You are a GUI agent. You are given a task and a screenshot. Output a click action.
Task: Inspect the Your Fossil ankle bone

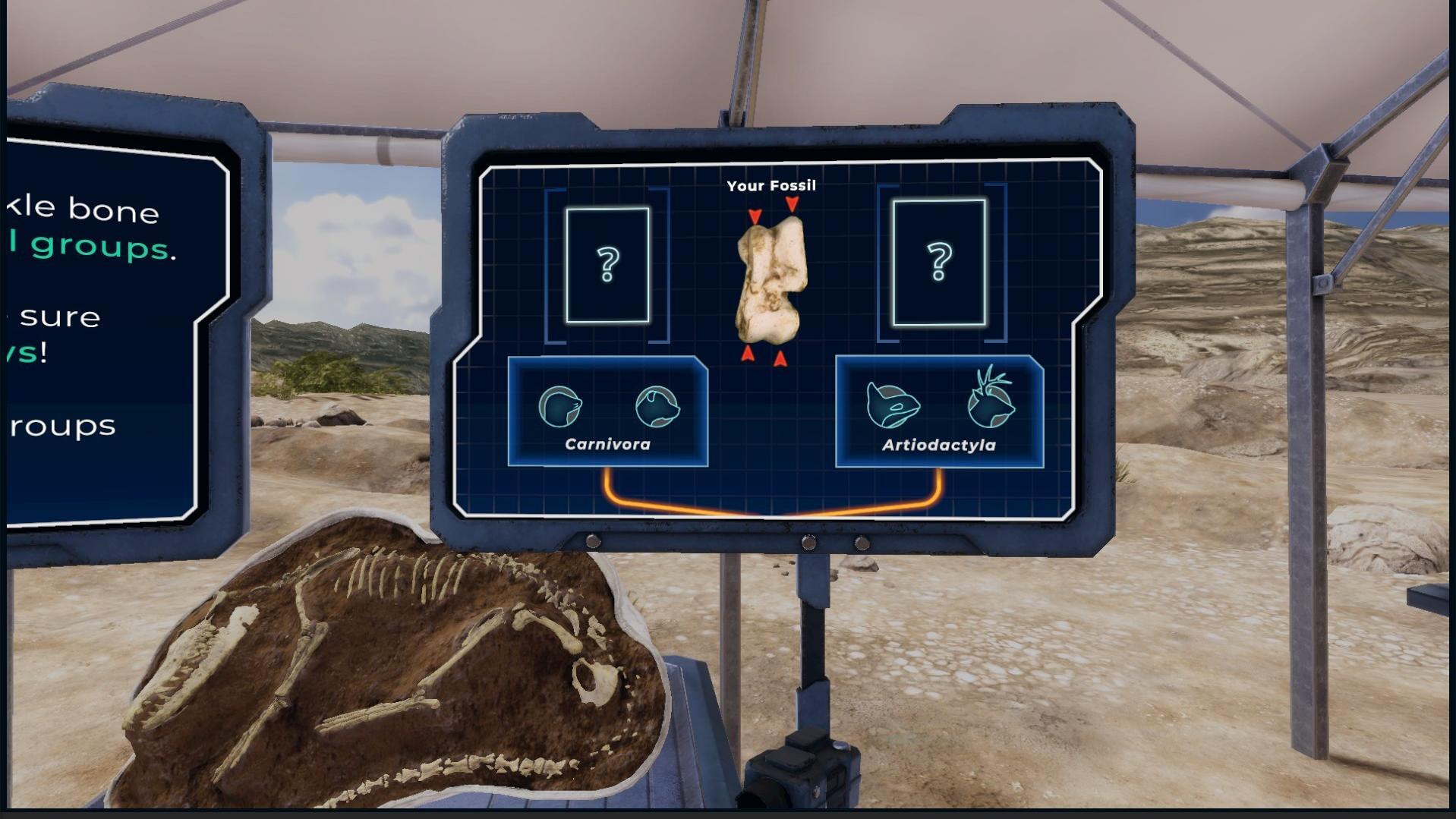tap(770, 280)
